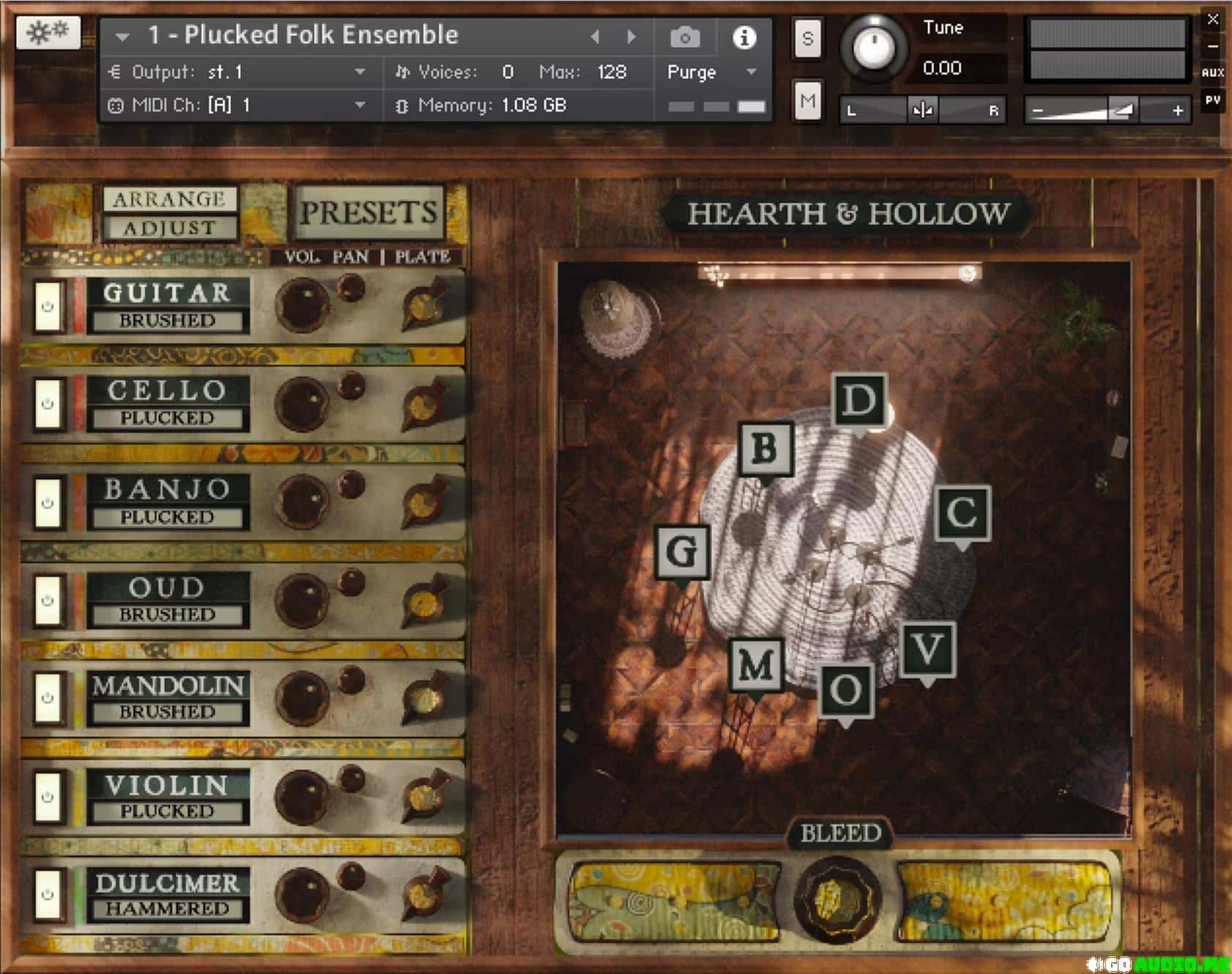Solo the instrument with the S button

[807, 38]
